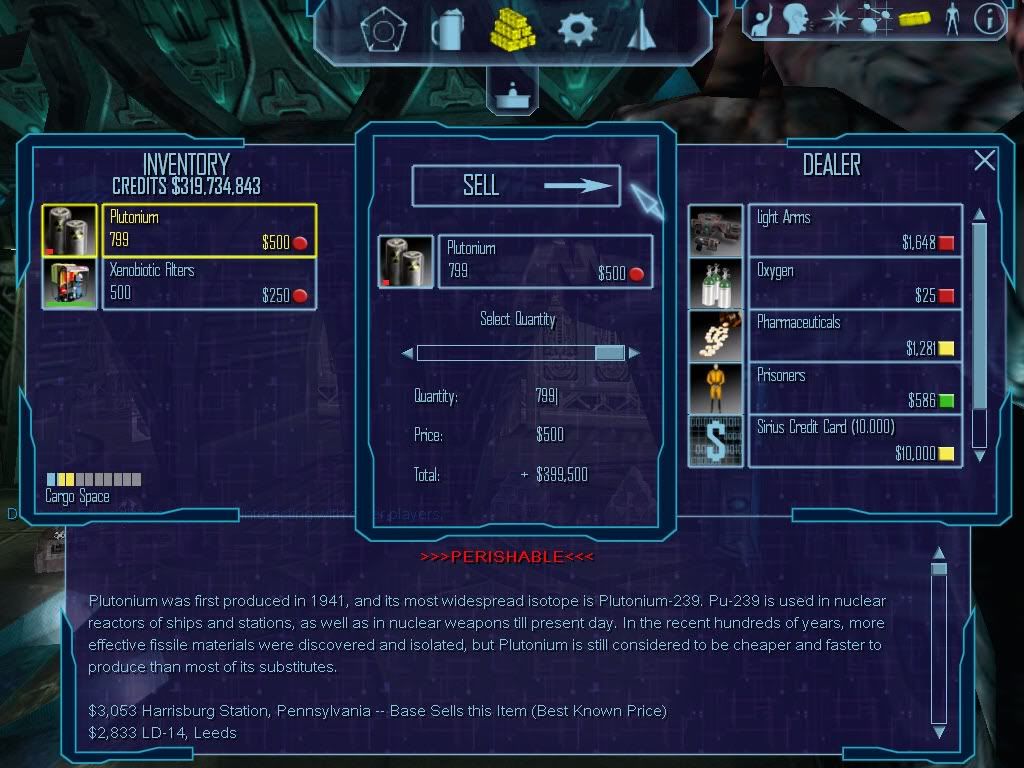1024x768 pixels.
Task: Choose Oxygen from the dealer list
Action: (854, 283)
